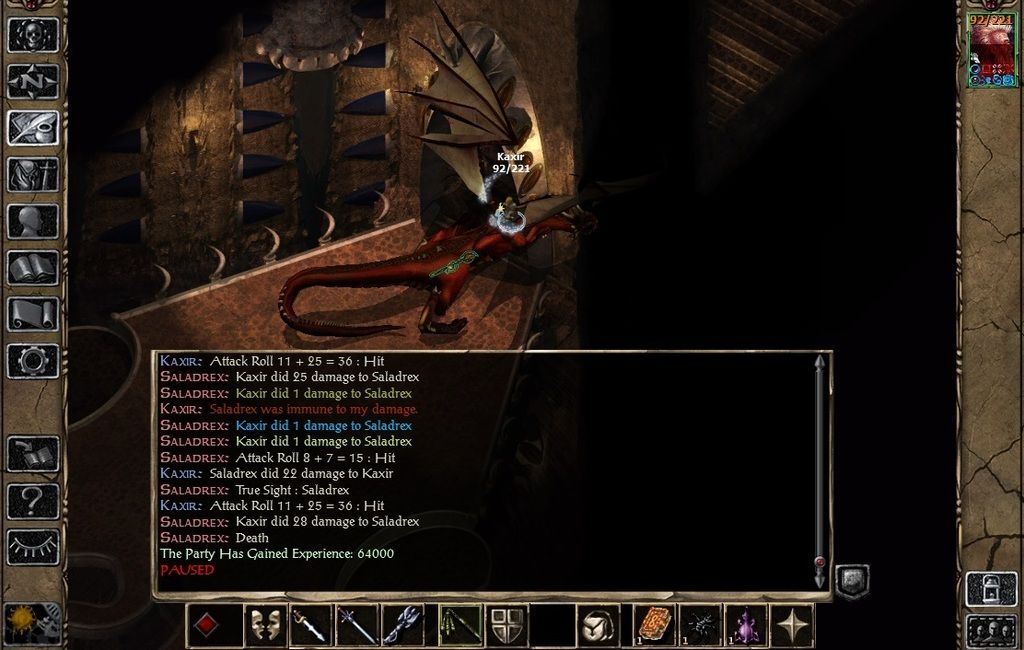This screenshot has height=650, width=1024.
Task: Open help with the question mark button
Action: click(33, 500)
